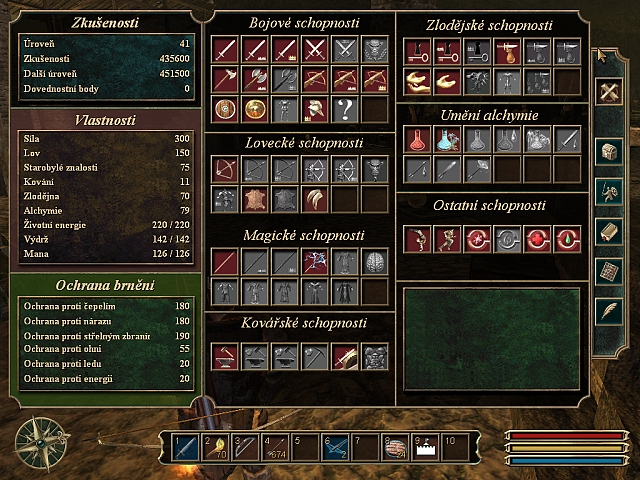Pick the red potion alchemy skill
The width and height of the screenshot is (640, 480).
click(x=417, y=140)
